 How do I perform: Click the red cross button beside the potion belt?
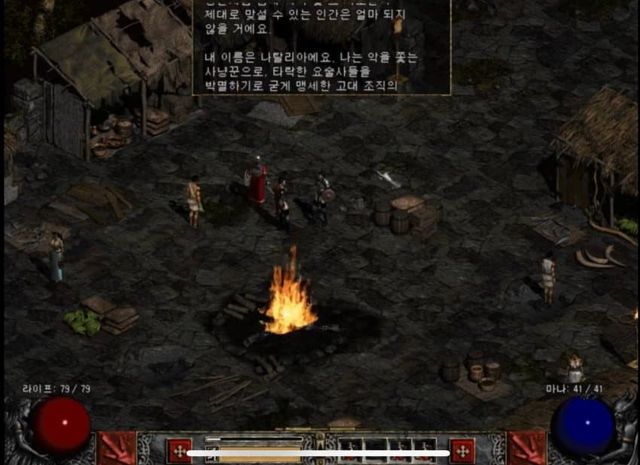462,450
